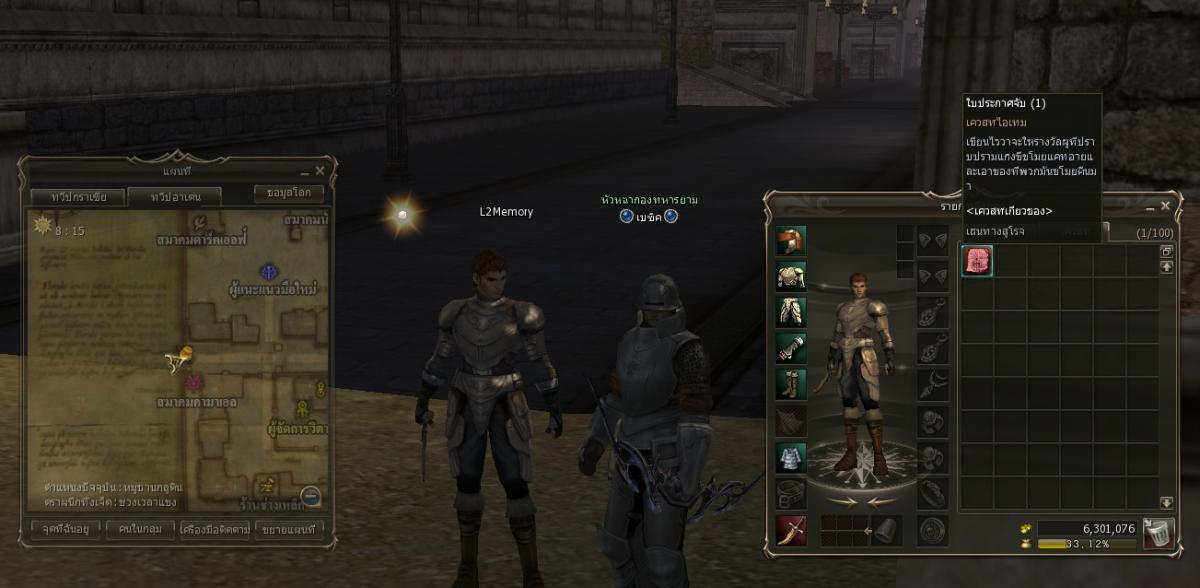Select the red quest notice item slot
This screenshot has height=588, width=1200.
[x=977, y=260]
